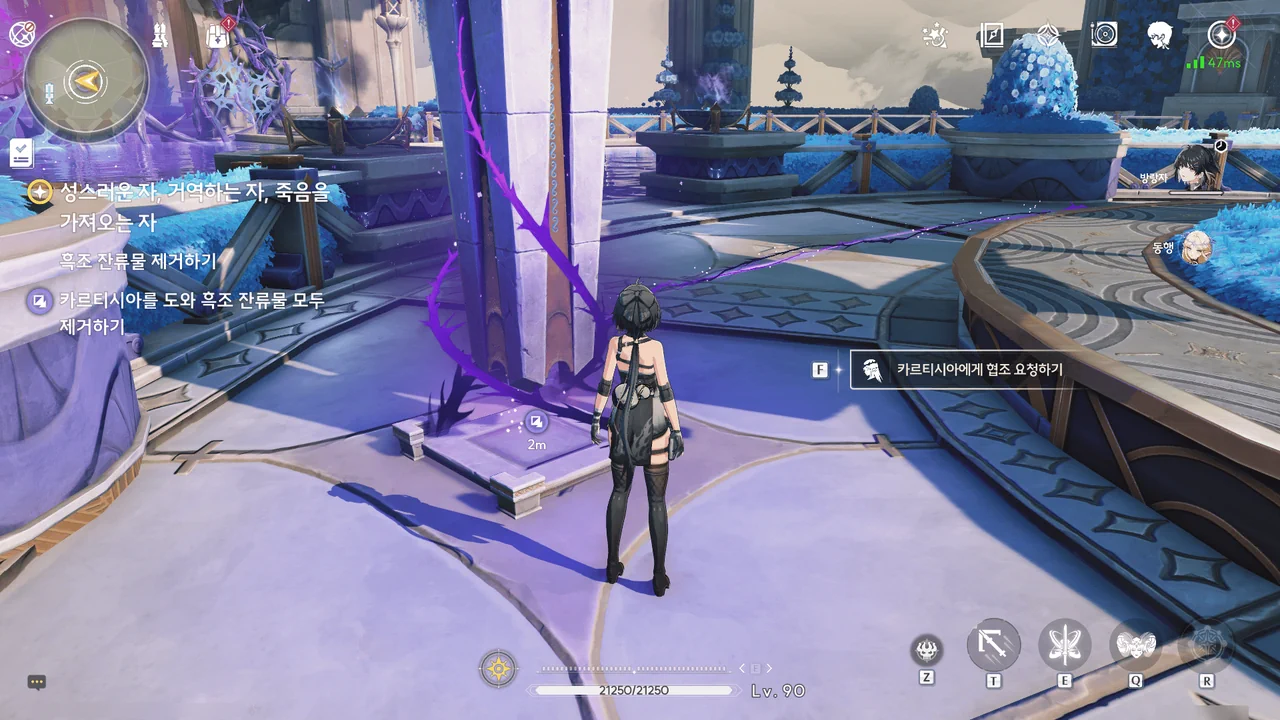Open the circled star icon with red alert
1280x720 pixels.
(x=1221, y=35)
